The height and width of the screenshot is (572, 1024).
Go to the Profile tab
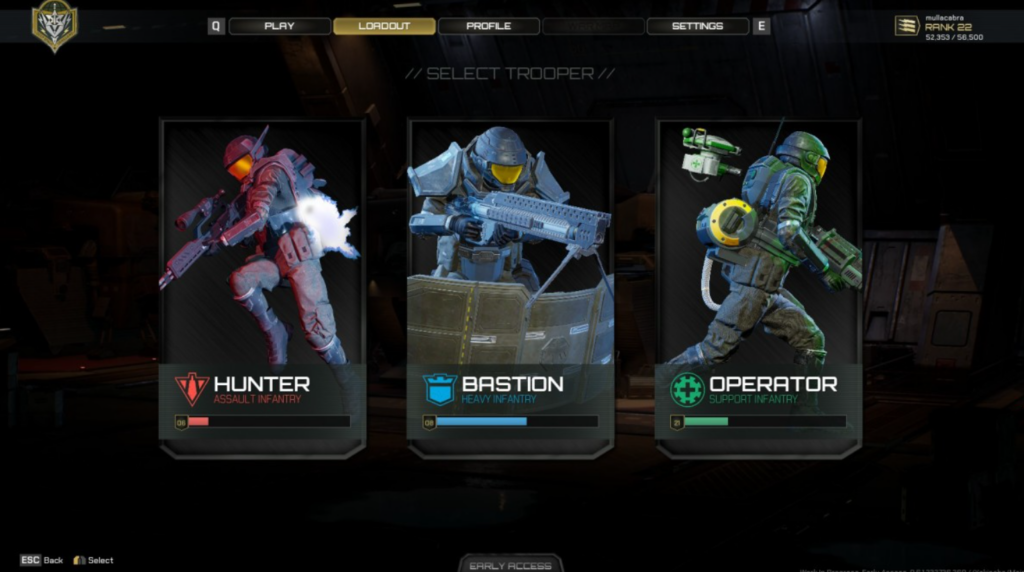[x=488, y=26]
